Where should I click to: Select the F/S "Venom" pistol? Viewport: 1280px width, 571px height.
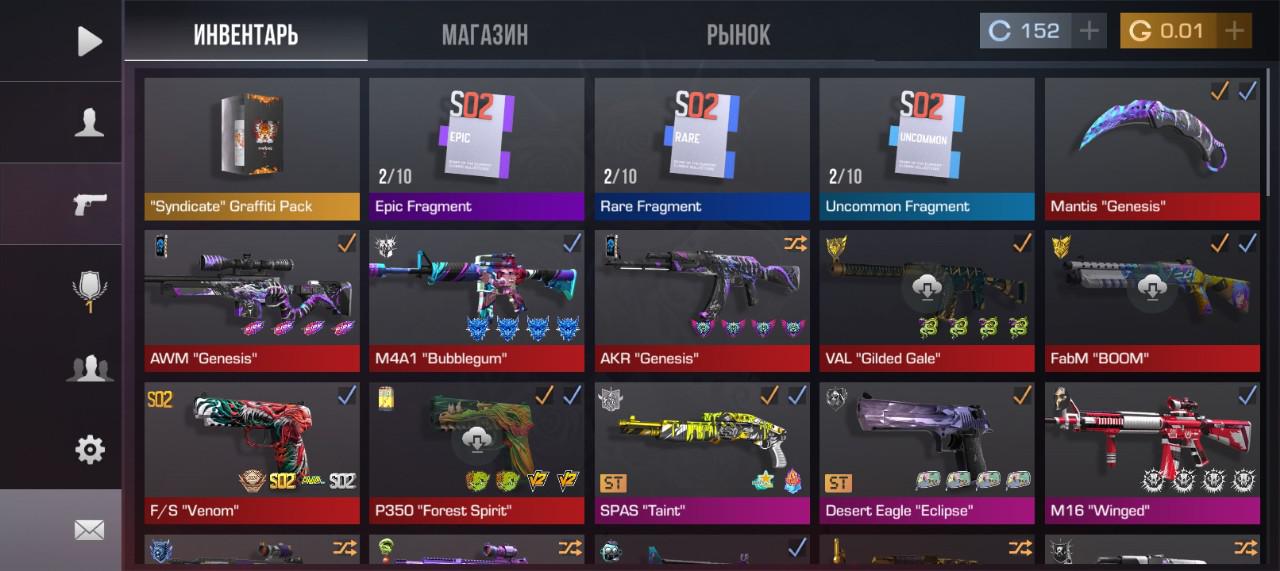click(x=252, y=453)
